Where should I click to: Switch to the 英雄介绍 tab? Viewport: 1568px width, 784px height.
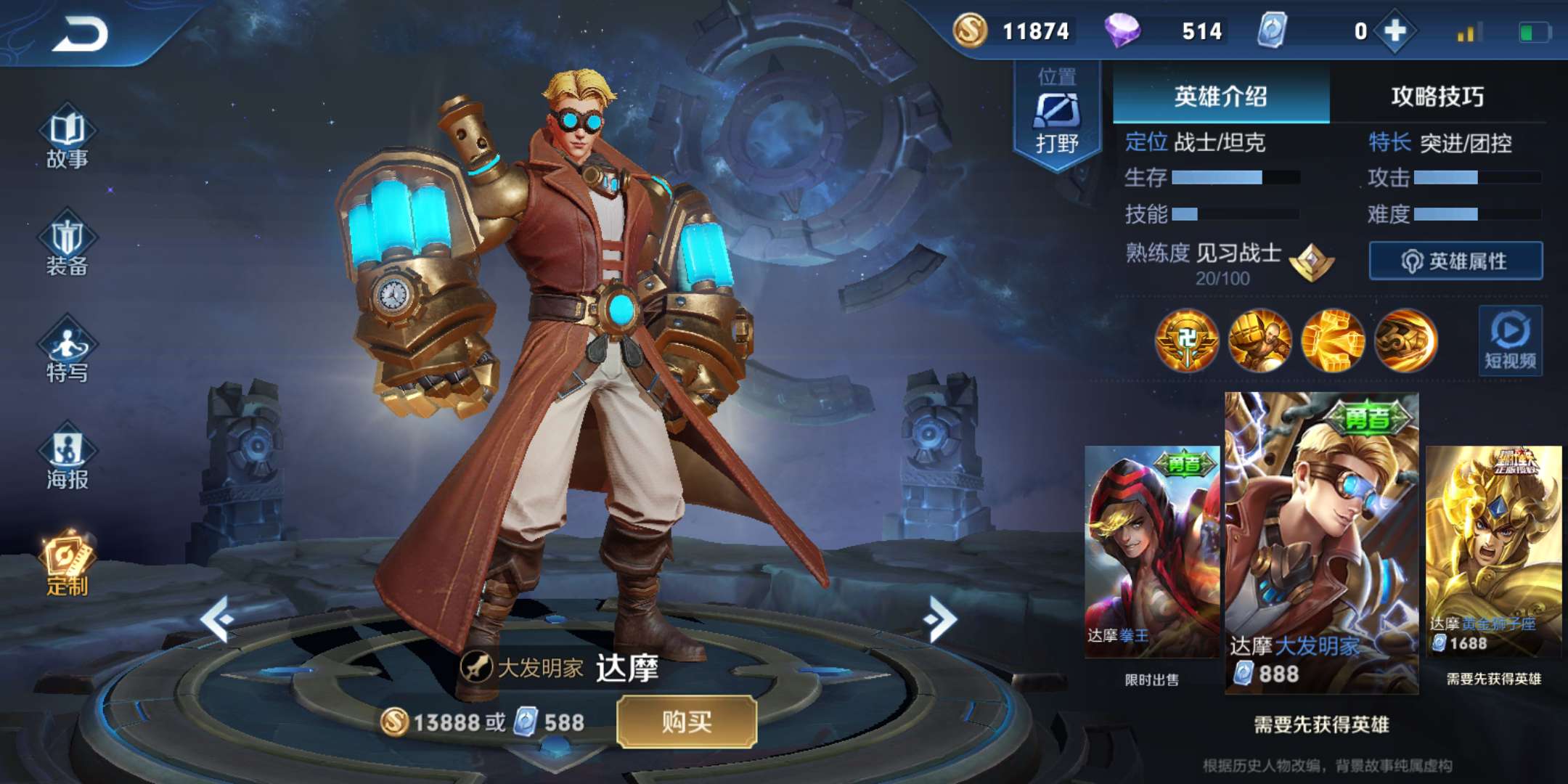tap(1220, 97)
